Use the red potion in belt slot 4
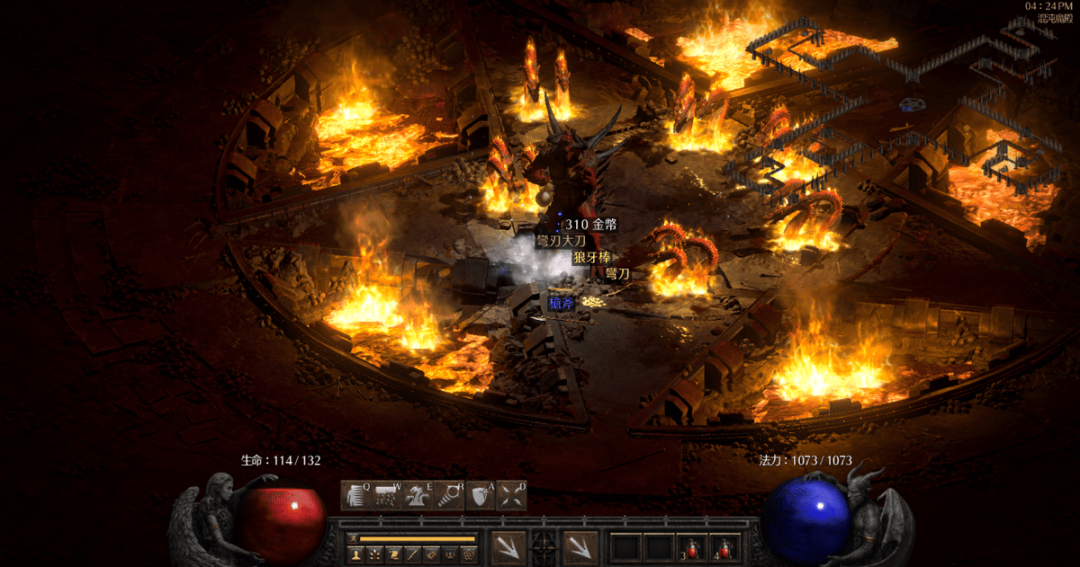The image size is (1080, 567). [x=724, y=548]
